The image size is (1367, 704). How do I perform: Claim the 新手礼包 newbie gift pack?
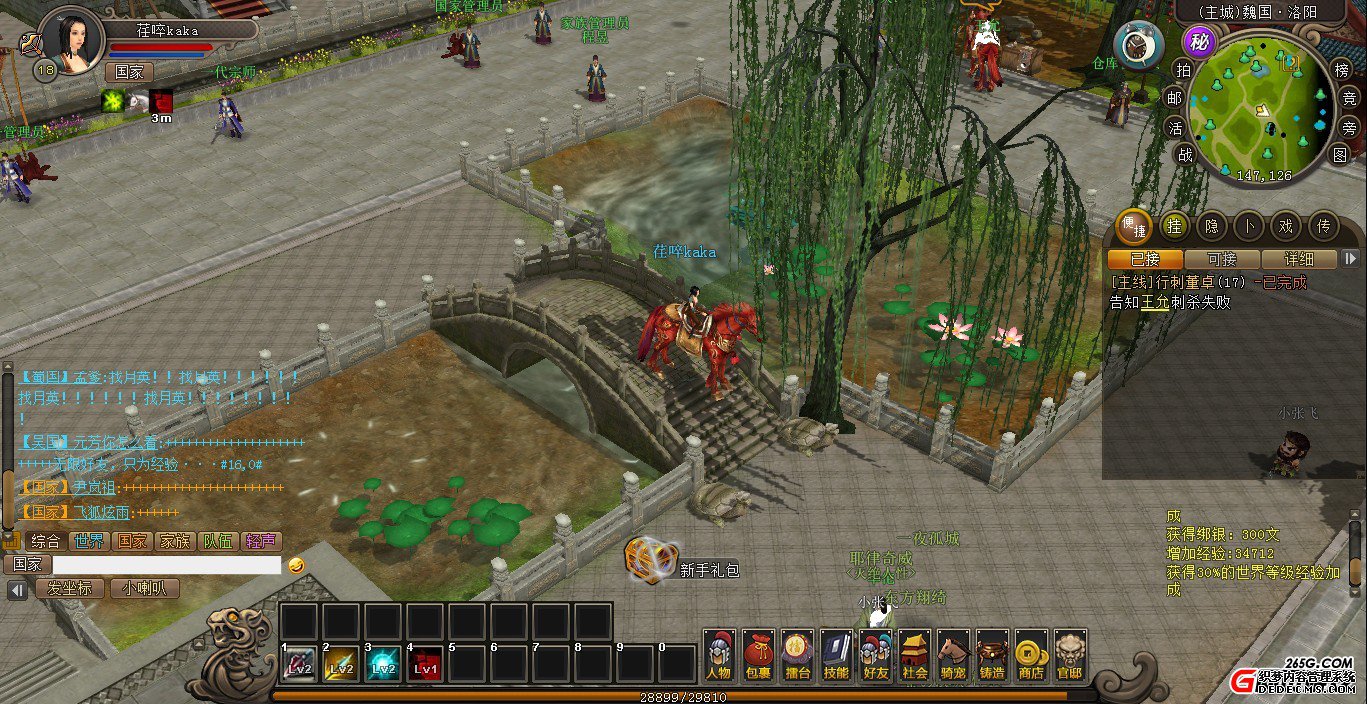click(x=653, y=560)
